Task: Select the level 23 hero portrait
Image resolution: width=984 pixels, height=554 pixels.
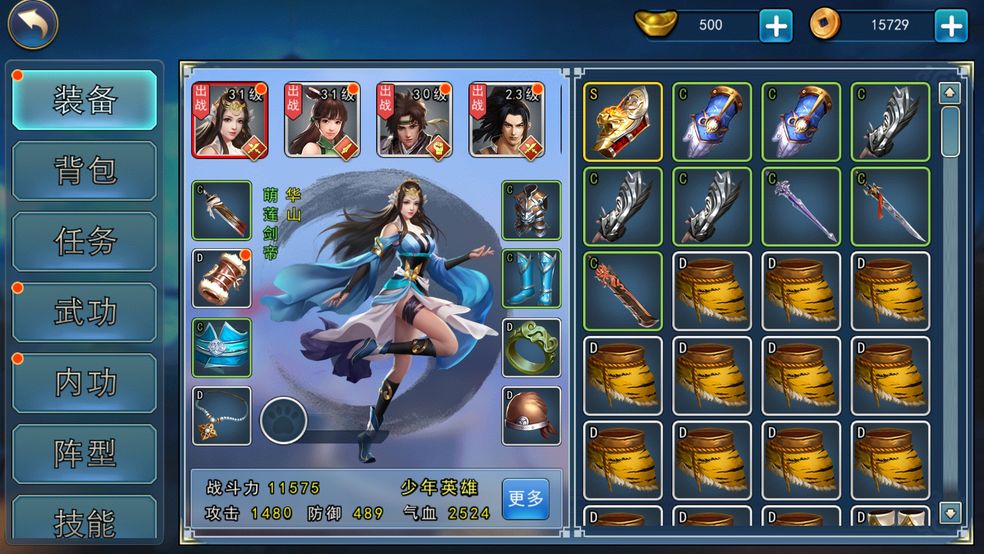Action: point(507,120)
